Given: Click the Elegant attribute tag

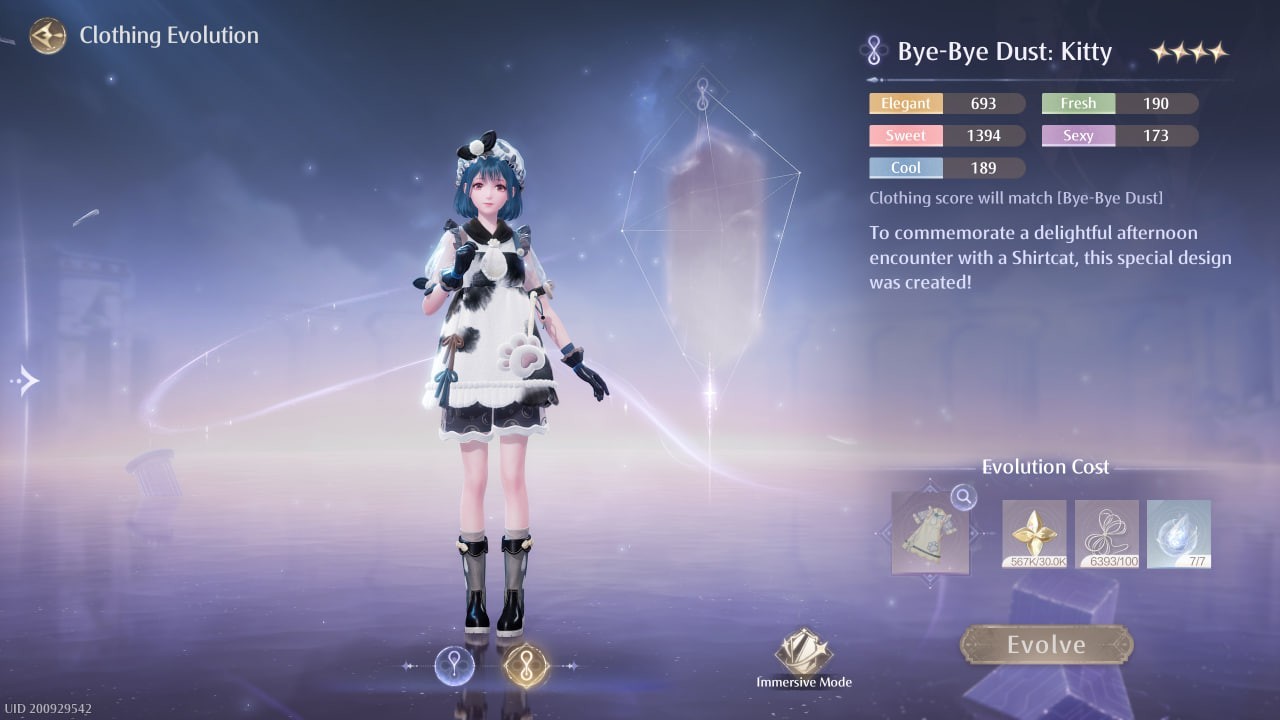Looking at the screenshot, I should tap(905, 103).
